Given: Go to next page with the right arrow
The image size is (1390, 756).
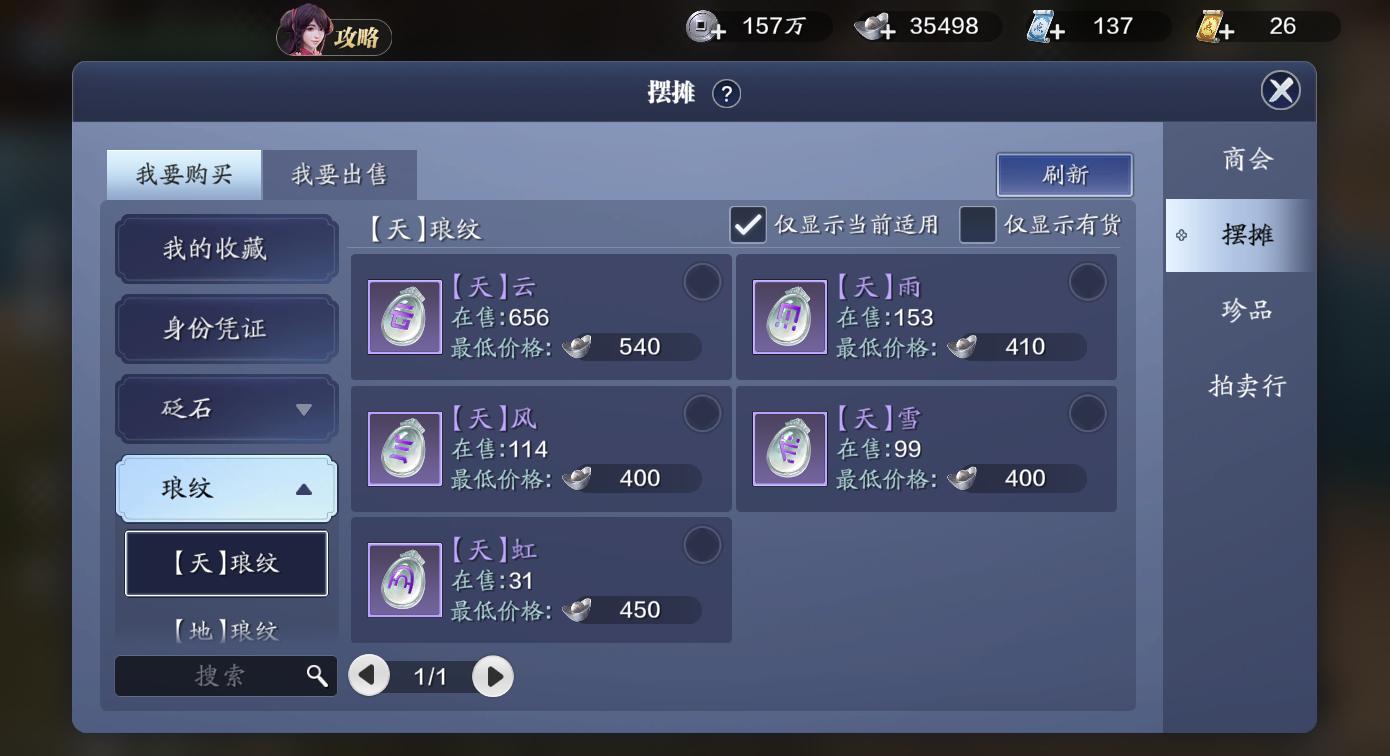Looking at the screenshot, I should 492,676.
